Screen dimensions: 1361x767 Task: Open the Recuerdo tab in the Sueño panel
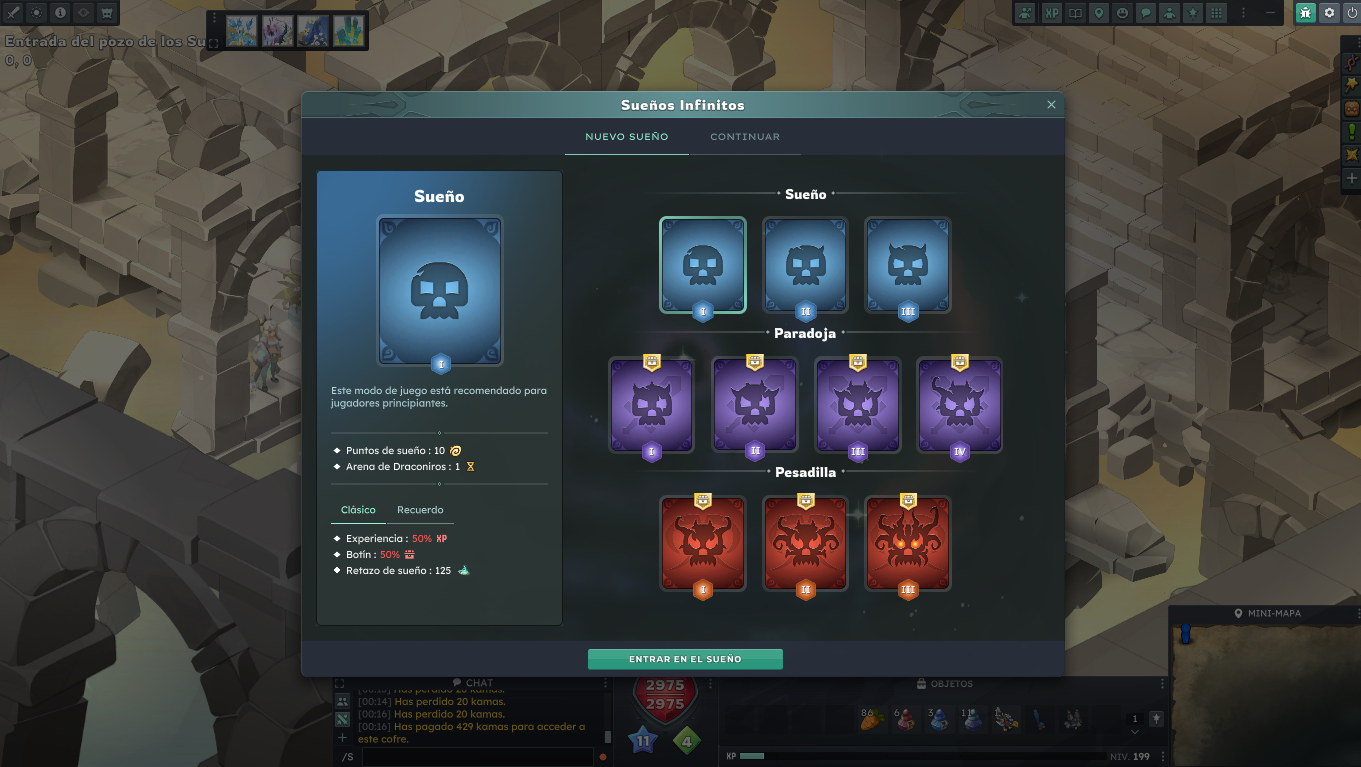[x=420, y=510]
